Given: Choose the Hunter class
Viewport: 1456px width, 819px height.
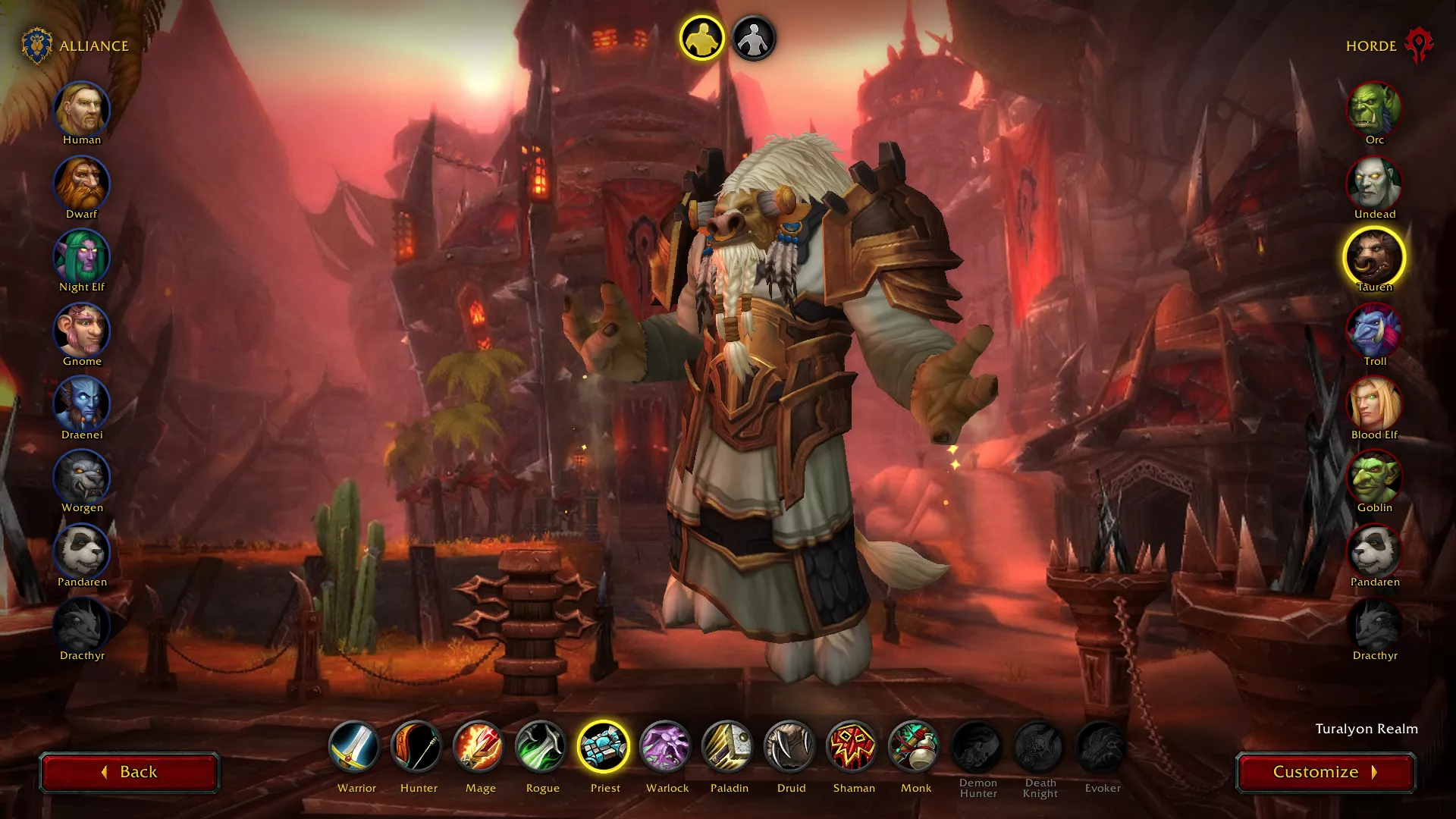Looking at the screenshot, I should tap(417, 747).
